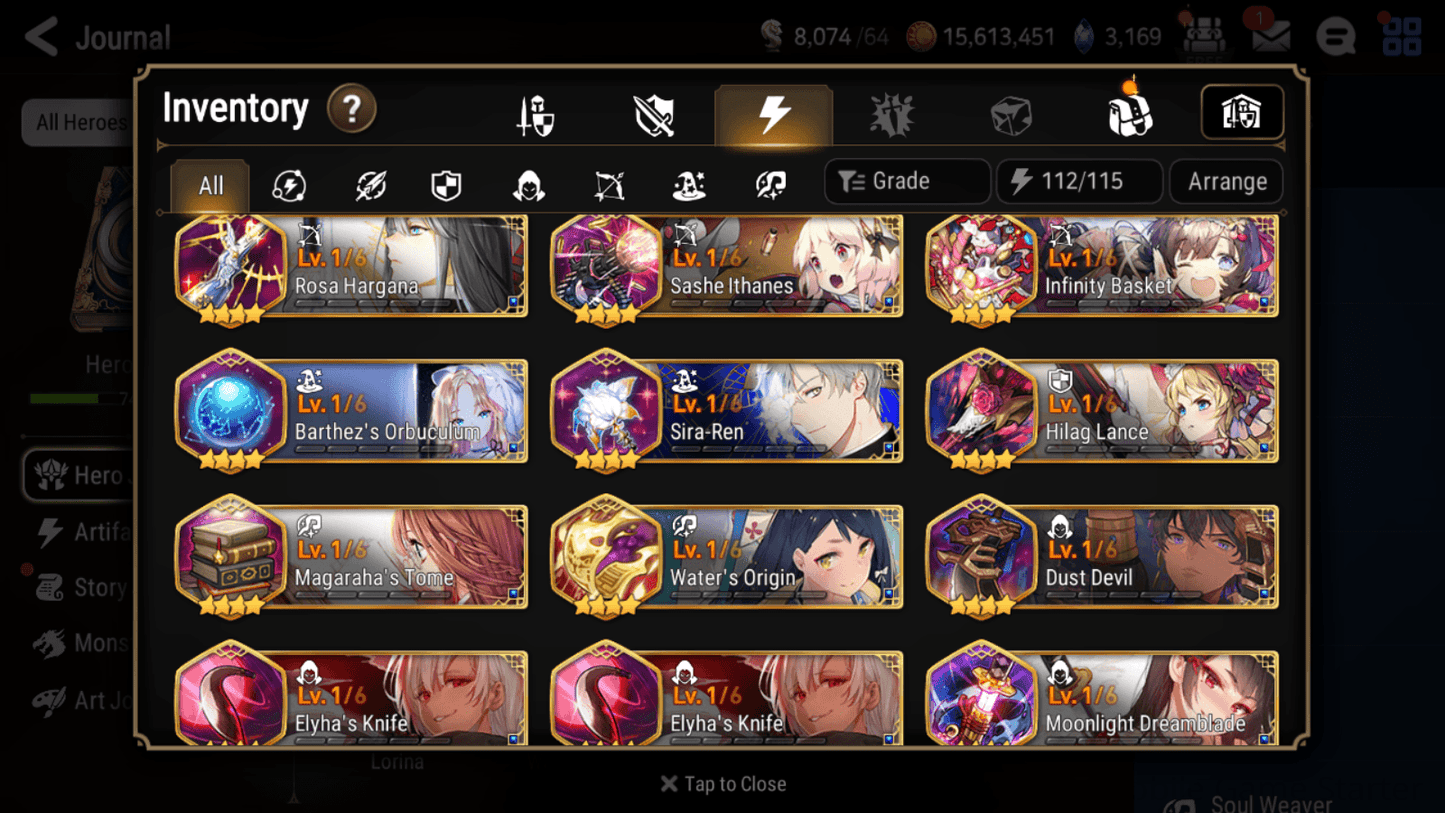The width and height of the screenshot is (1445, 813).
Task: Select the Equipment sword-and-shield inventory tab
Action: tap(534, 113)
